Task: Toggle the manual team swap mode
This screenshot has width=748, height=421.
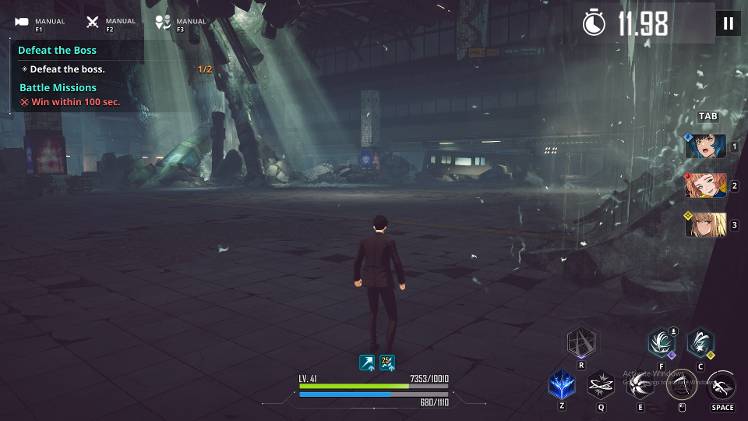Action: (x=164, y=22)
